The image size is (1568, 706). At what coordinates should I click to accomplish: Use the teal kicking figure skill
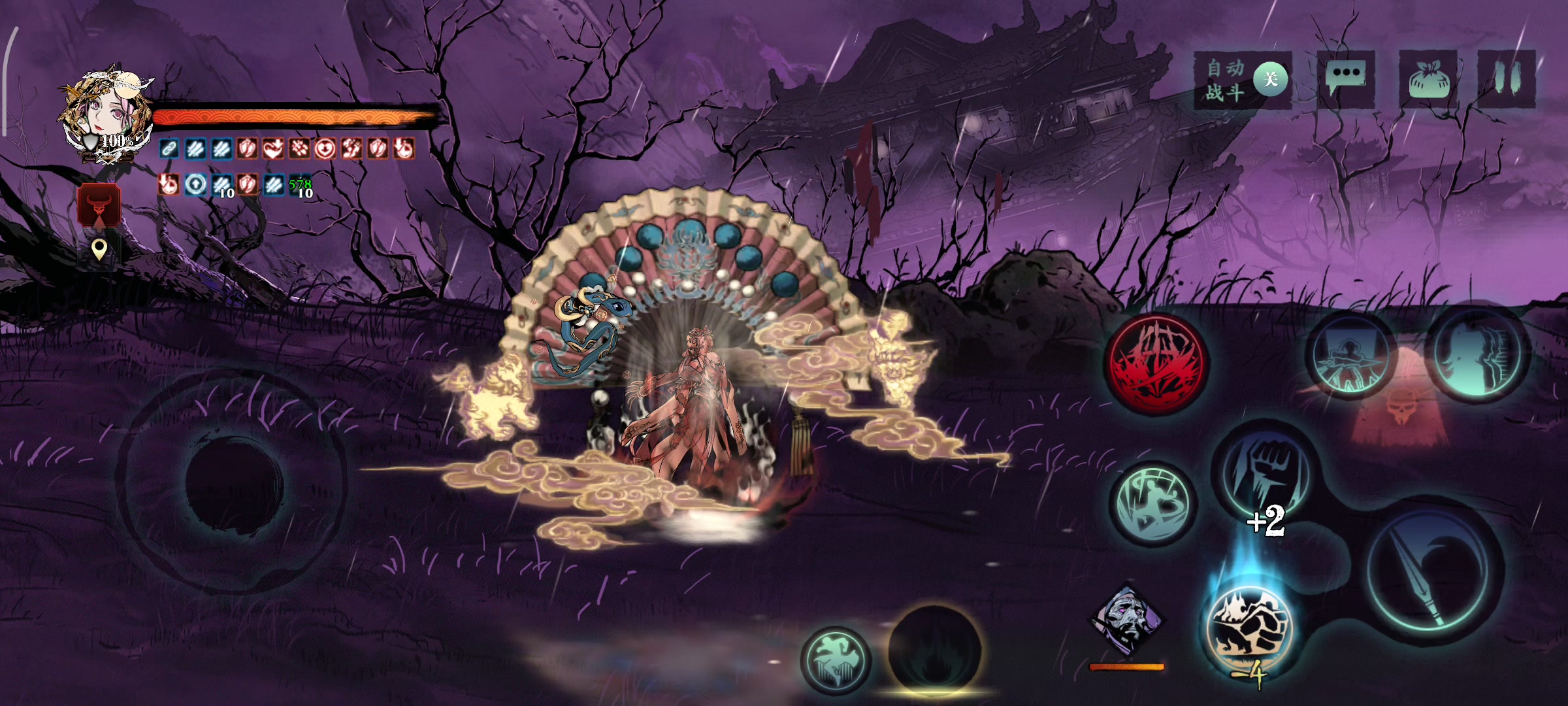[x=1152, y=503]
